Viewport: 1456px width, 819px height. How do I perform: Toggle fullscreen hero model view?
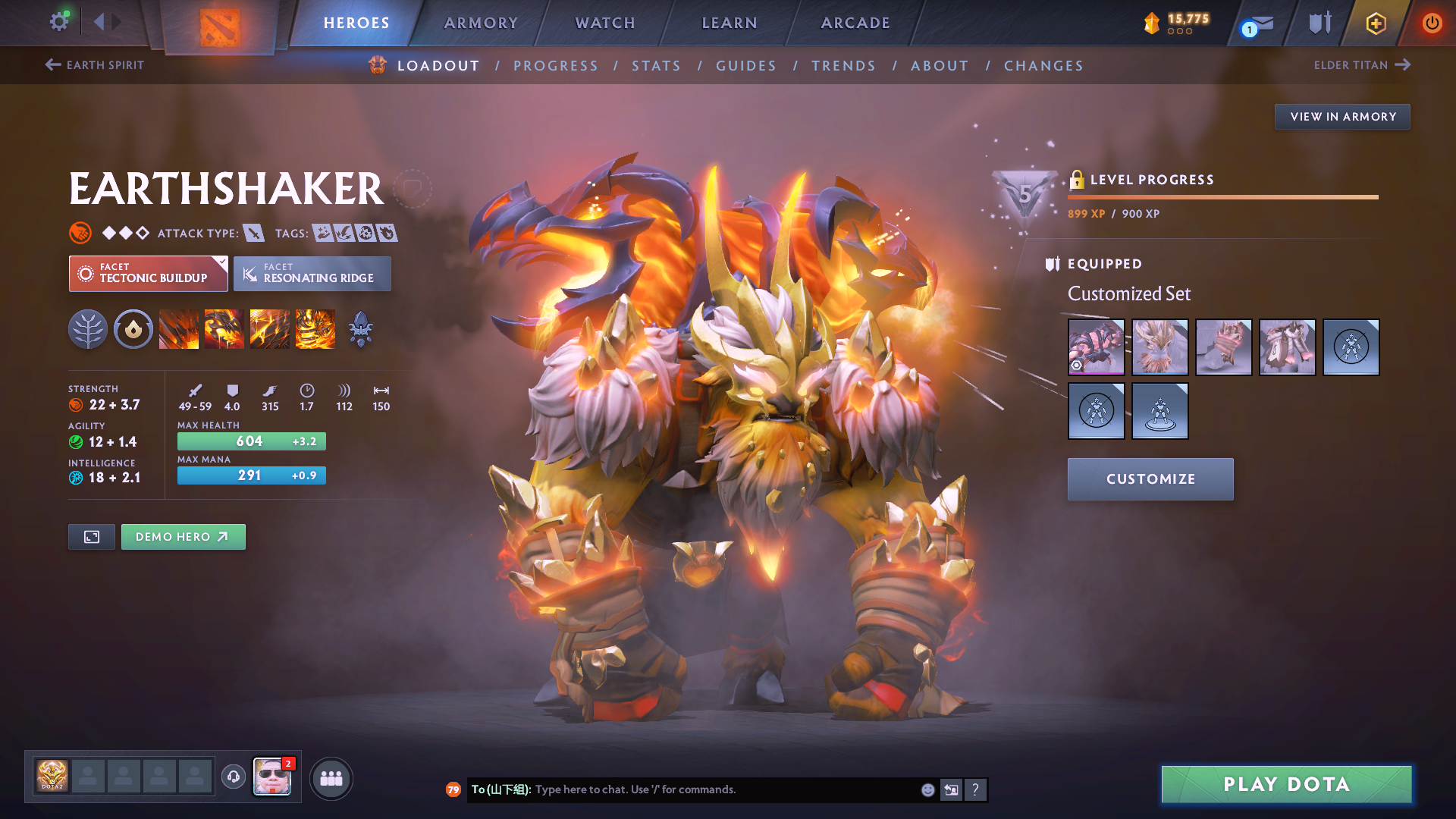click(x=92, y=537)
